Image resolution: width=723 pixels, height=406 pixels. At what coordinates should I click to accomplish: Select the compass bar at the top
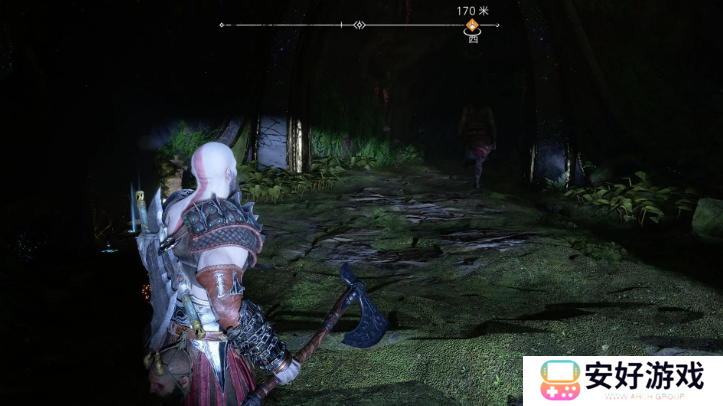tap(360, 25)
